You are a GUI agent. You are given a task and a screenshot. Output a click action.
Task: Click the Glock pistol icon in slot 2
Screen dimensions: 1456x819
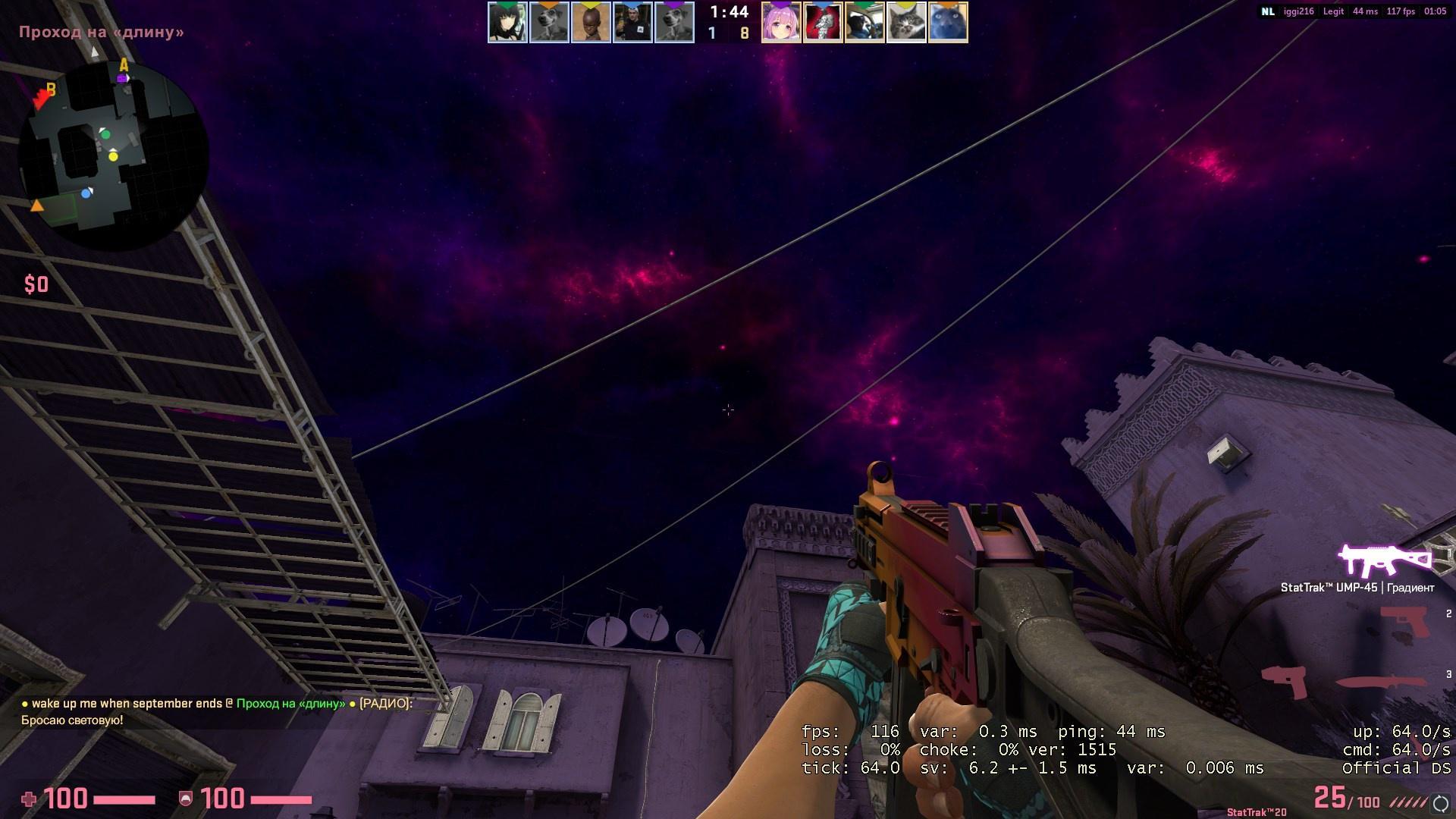(x=1404, y=622)
